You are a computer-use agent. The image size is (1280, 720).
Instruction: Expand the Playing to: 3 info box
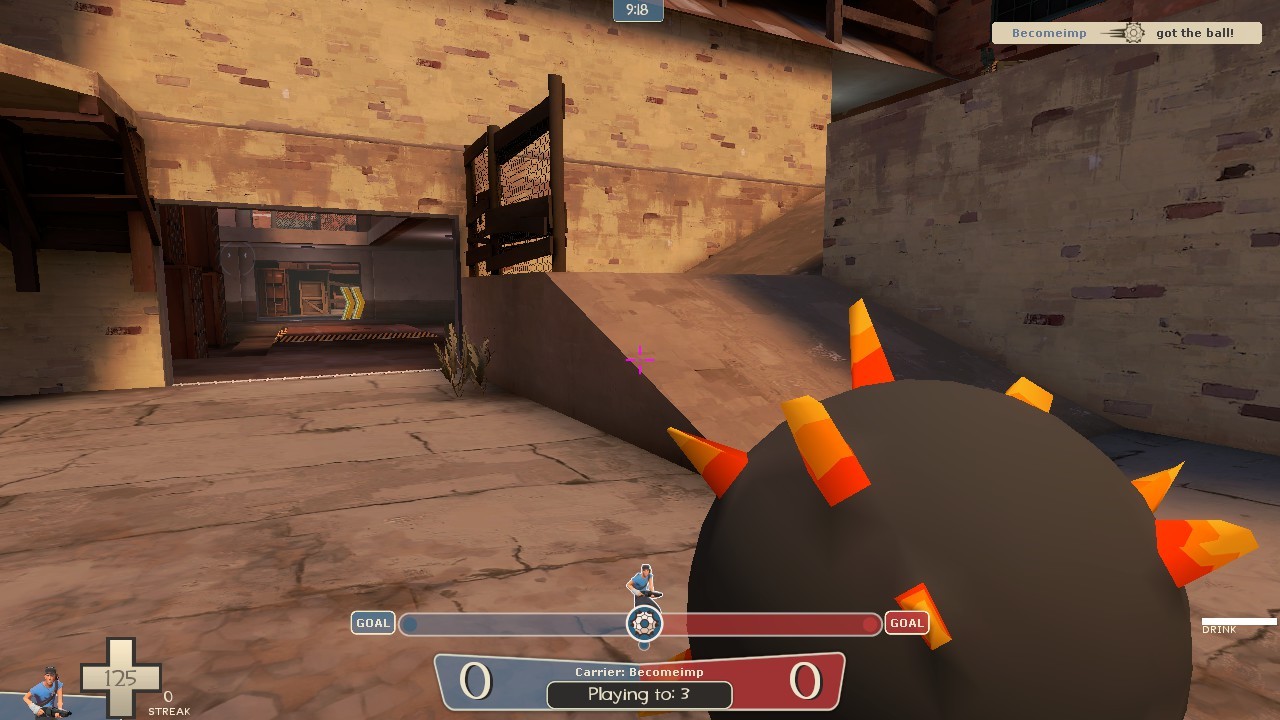pyautogui.click(x=641, y=694)
